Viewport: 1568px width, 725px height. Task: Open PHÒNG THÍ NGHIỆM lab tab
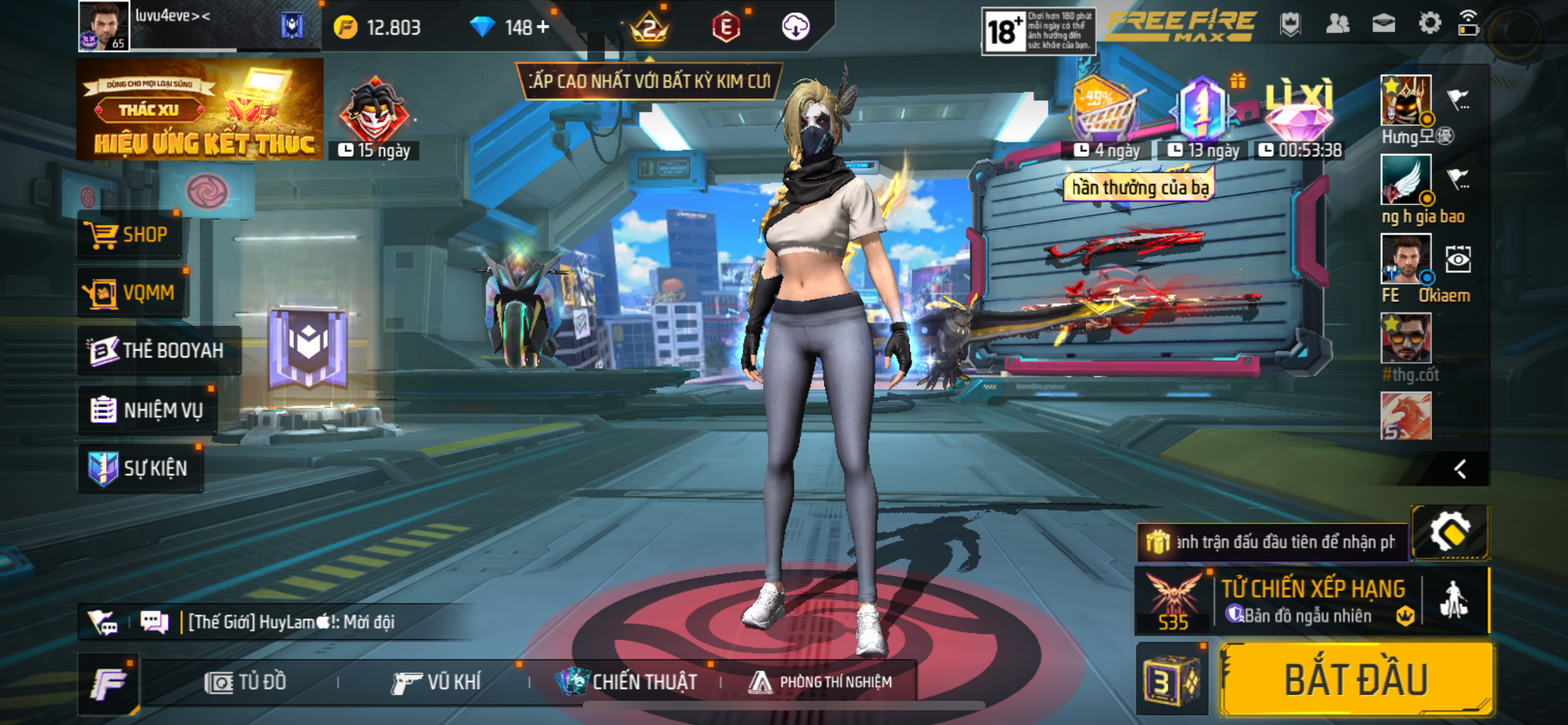coord(821,682)
